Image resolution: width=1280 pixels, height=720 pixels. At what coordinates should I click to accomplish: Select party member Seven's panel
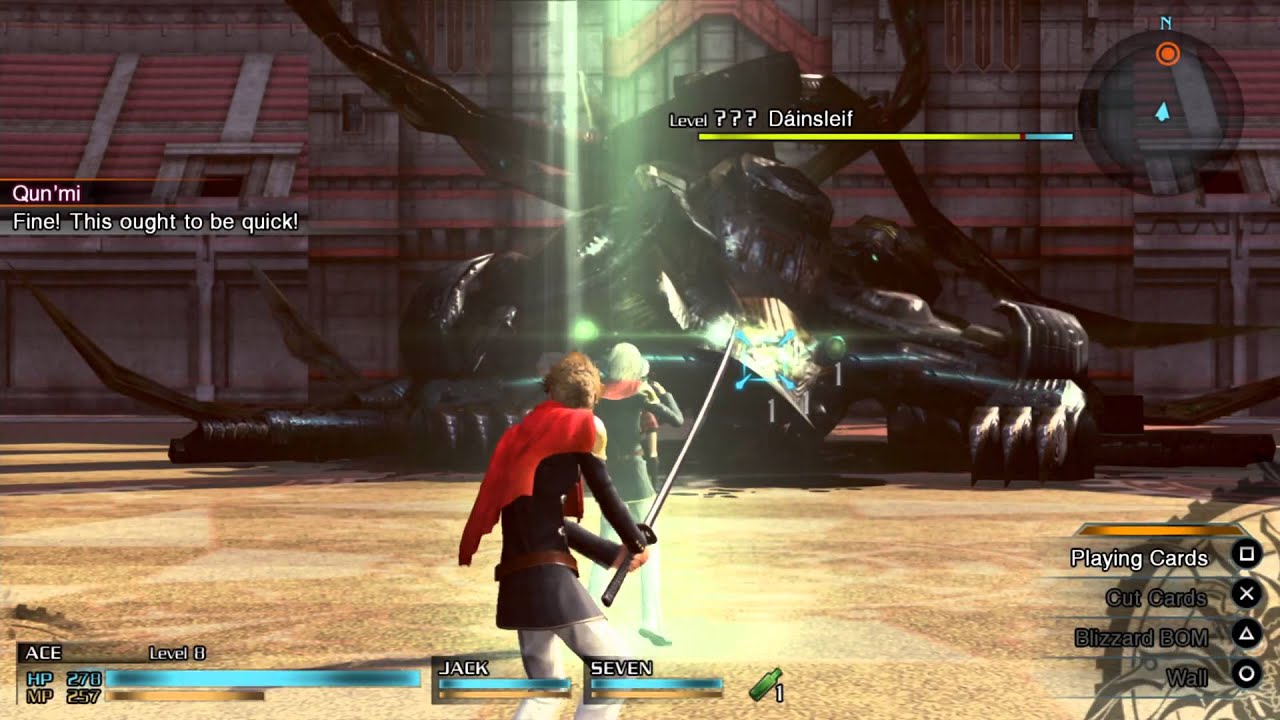pos(655,677)
